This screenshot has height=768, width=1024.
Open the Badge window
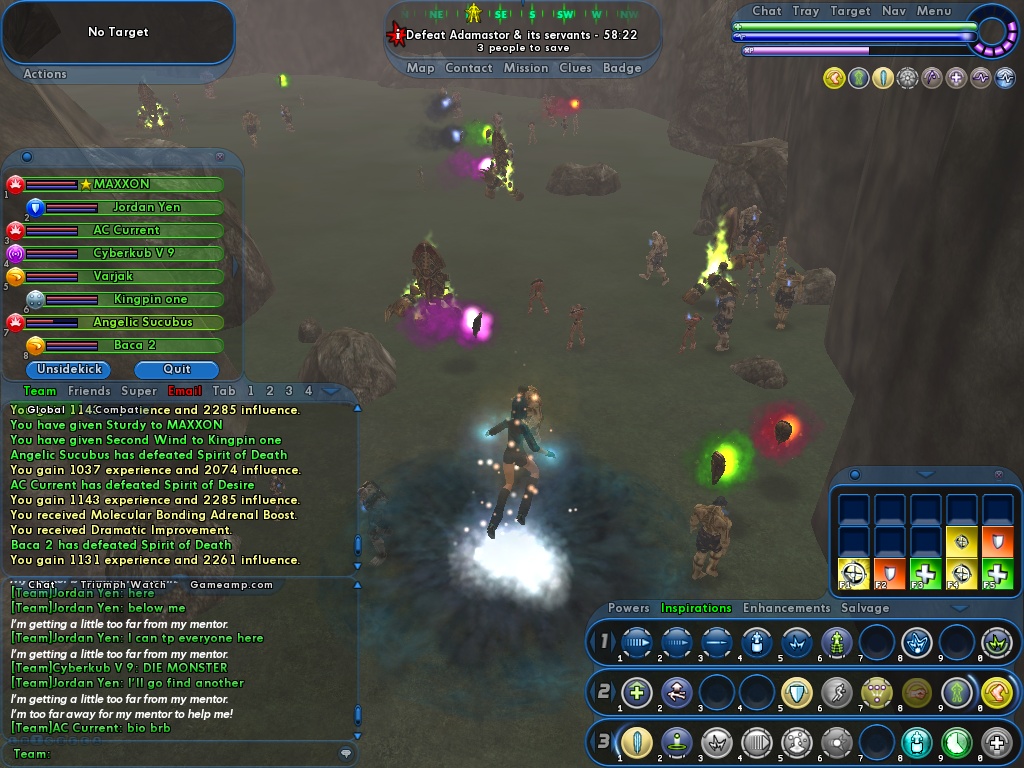(x=622, y=68)
